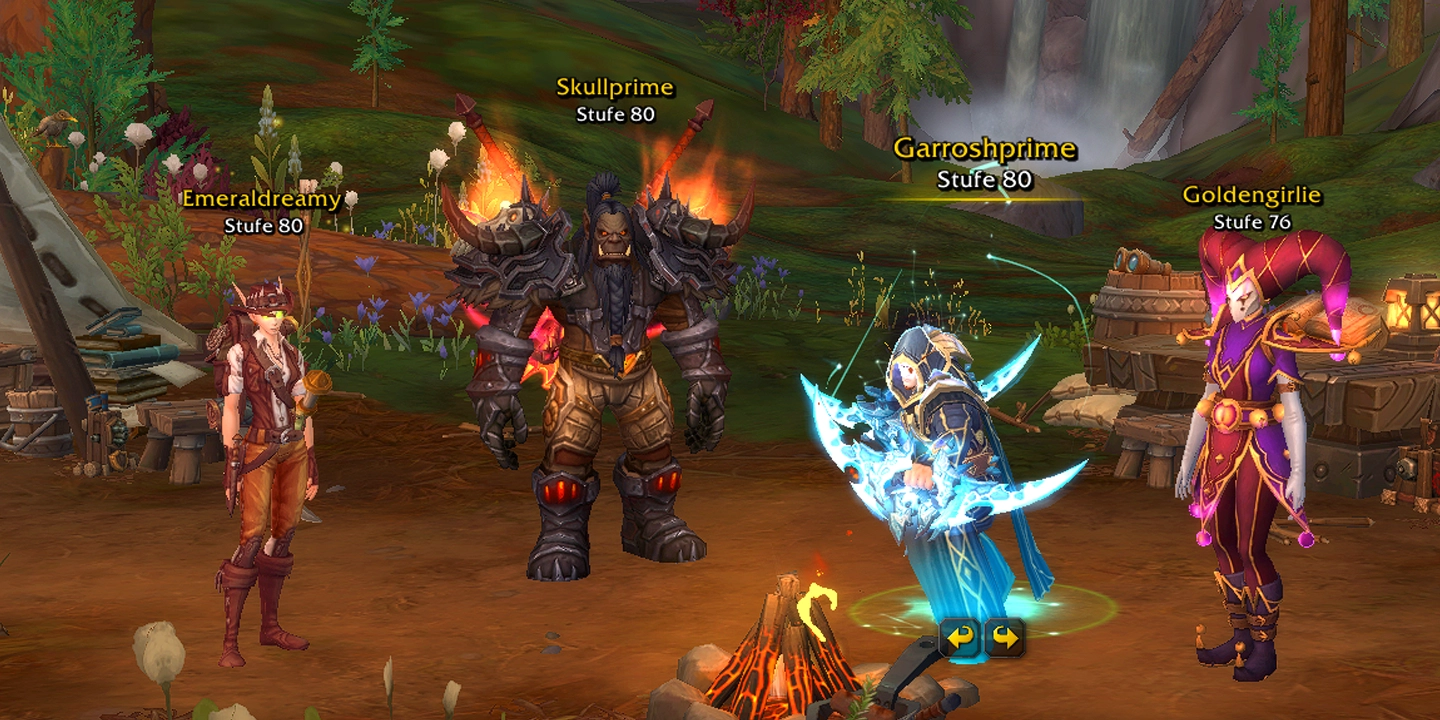Click the Goldengirlie nameplate text
Viewport: 1440px width, 720px height.
pyautogui.click(x=1250, y=195)
